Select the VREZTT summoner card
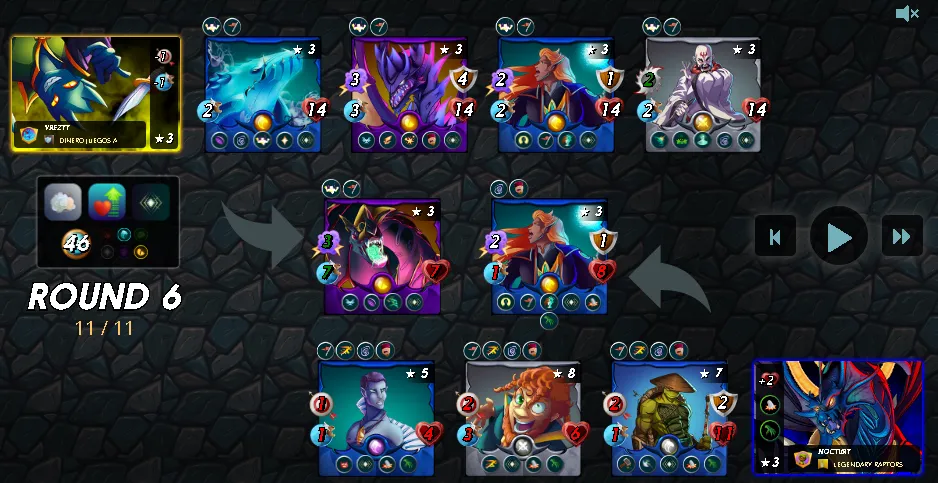The image size is (938, 483). point(96,93)
